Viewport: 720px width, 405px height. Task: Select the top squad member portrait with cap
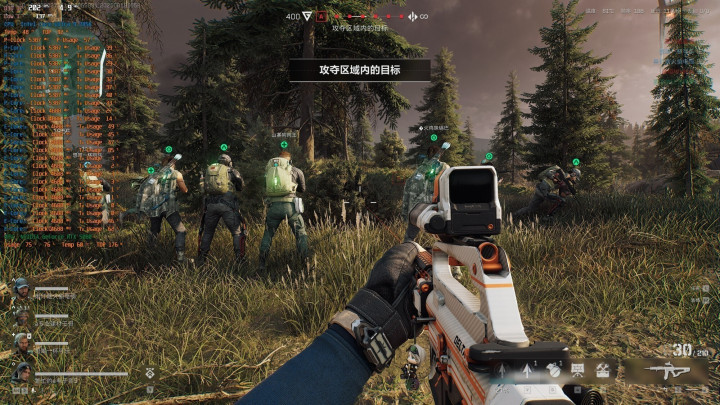20,290
